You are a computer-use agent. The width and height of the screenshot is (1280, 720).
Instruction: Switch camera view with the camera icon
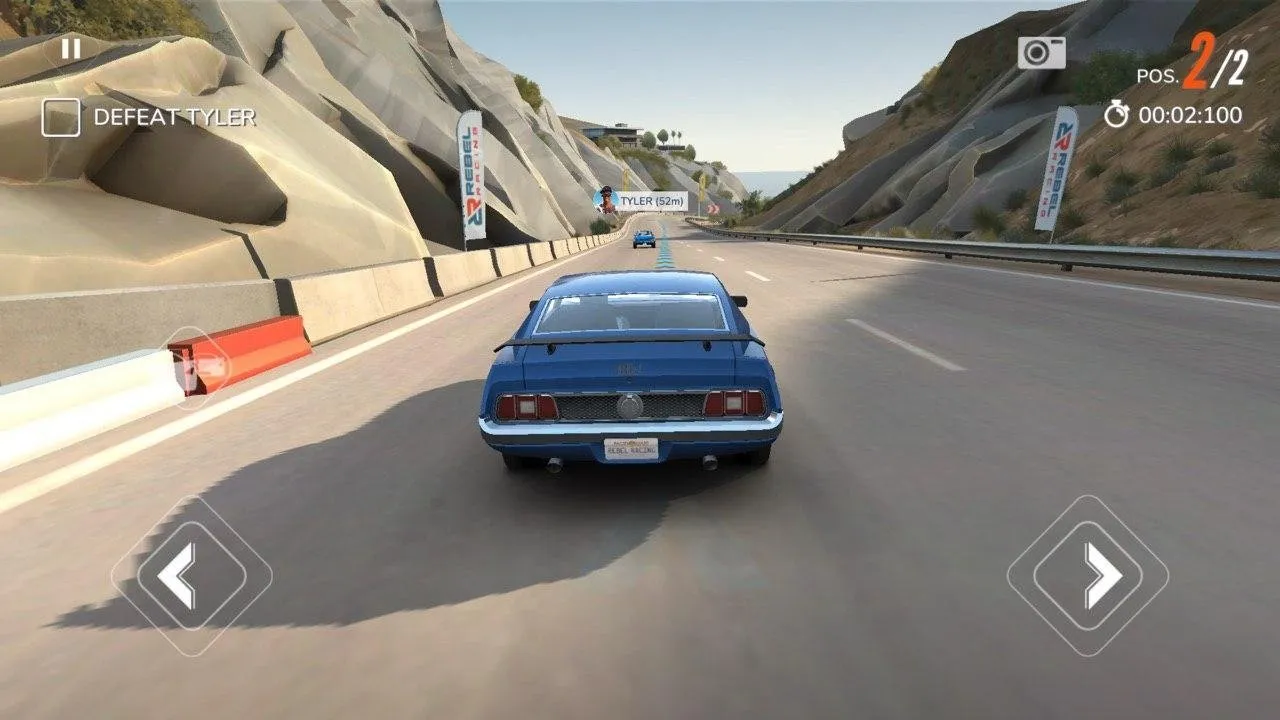(1041, 53)
